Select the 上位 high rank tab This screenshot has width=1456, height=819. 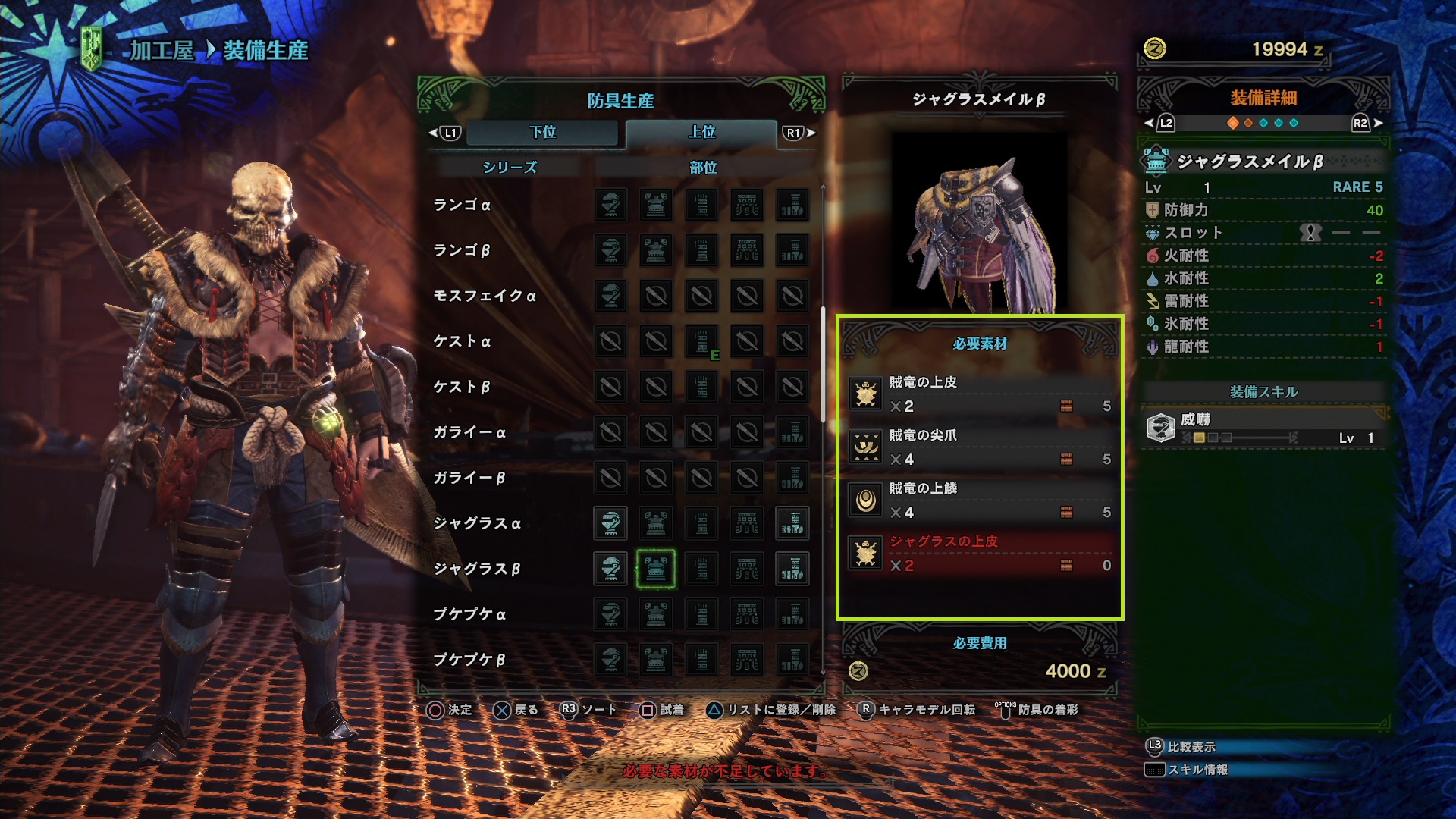point(701,132)
